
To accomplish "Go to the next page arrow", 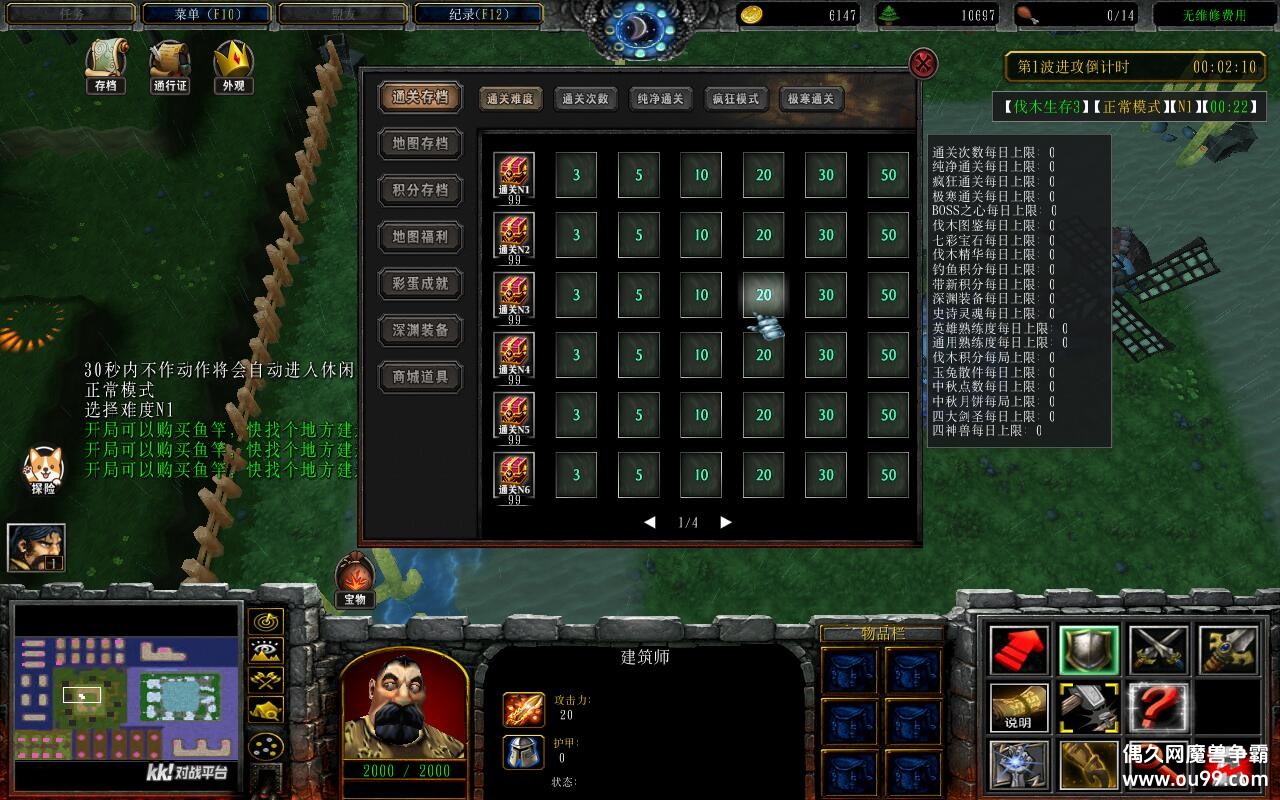I will [x=726, y=522].
